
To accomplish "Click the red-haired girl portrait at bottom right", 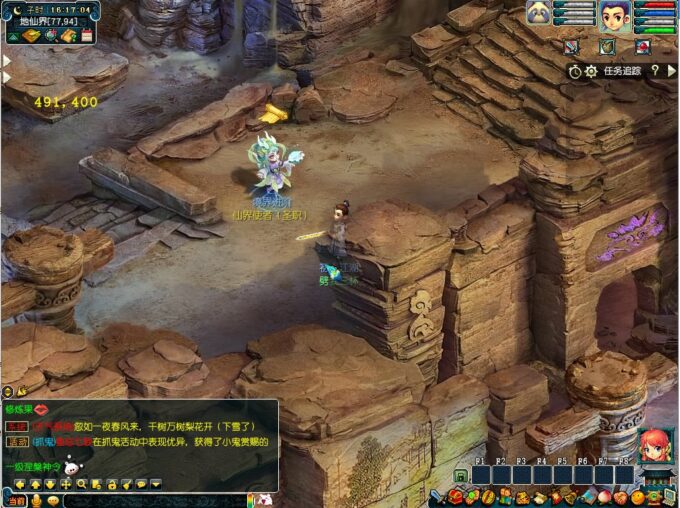I will 655,445.
